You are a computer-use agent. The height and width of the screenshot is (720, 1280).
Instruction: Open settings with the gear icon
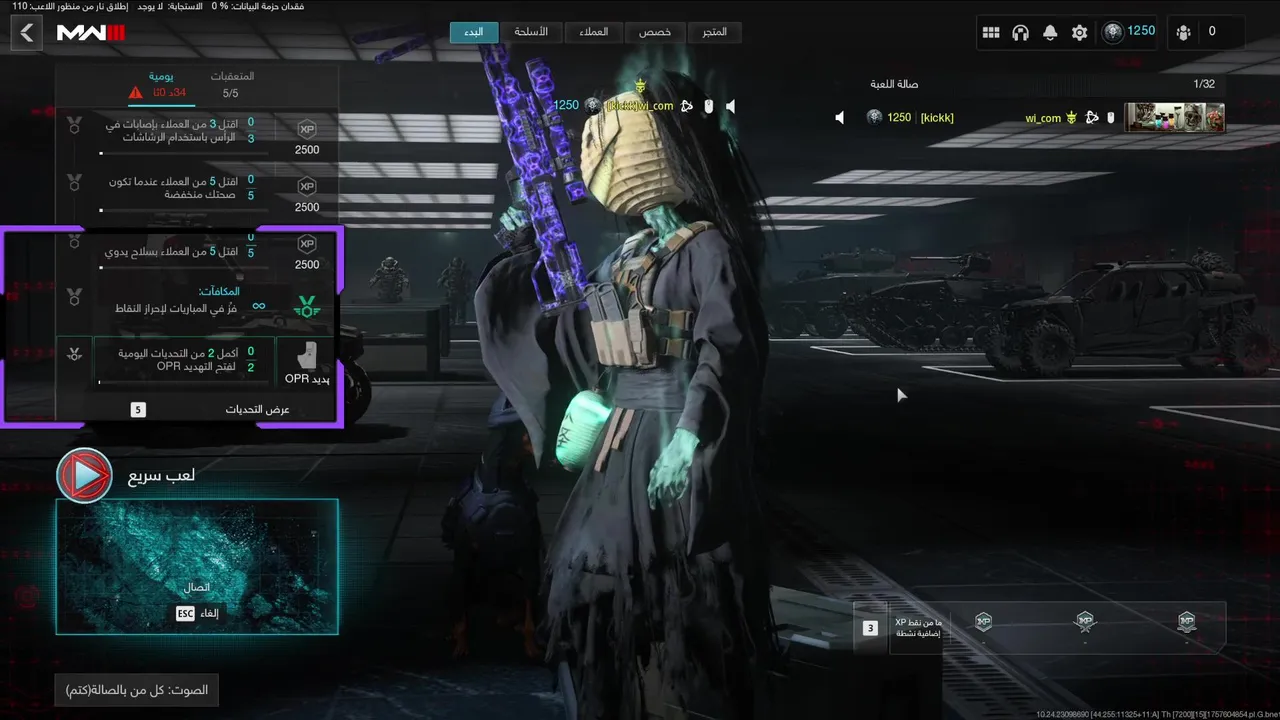tap(1079, 33)
